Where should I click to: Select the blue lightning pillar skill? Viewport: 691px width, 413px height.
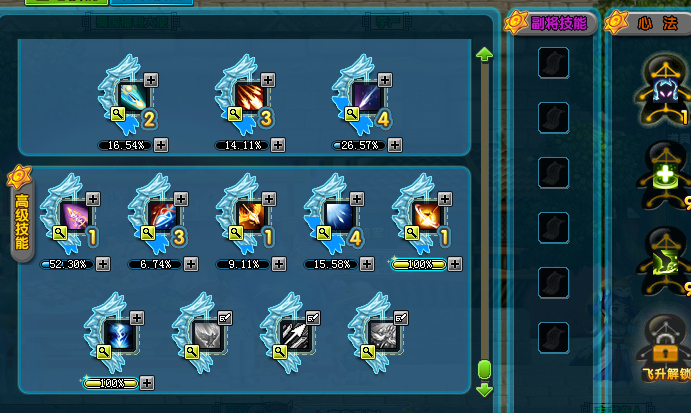pyautogui.click(x=116, y=333)
